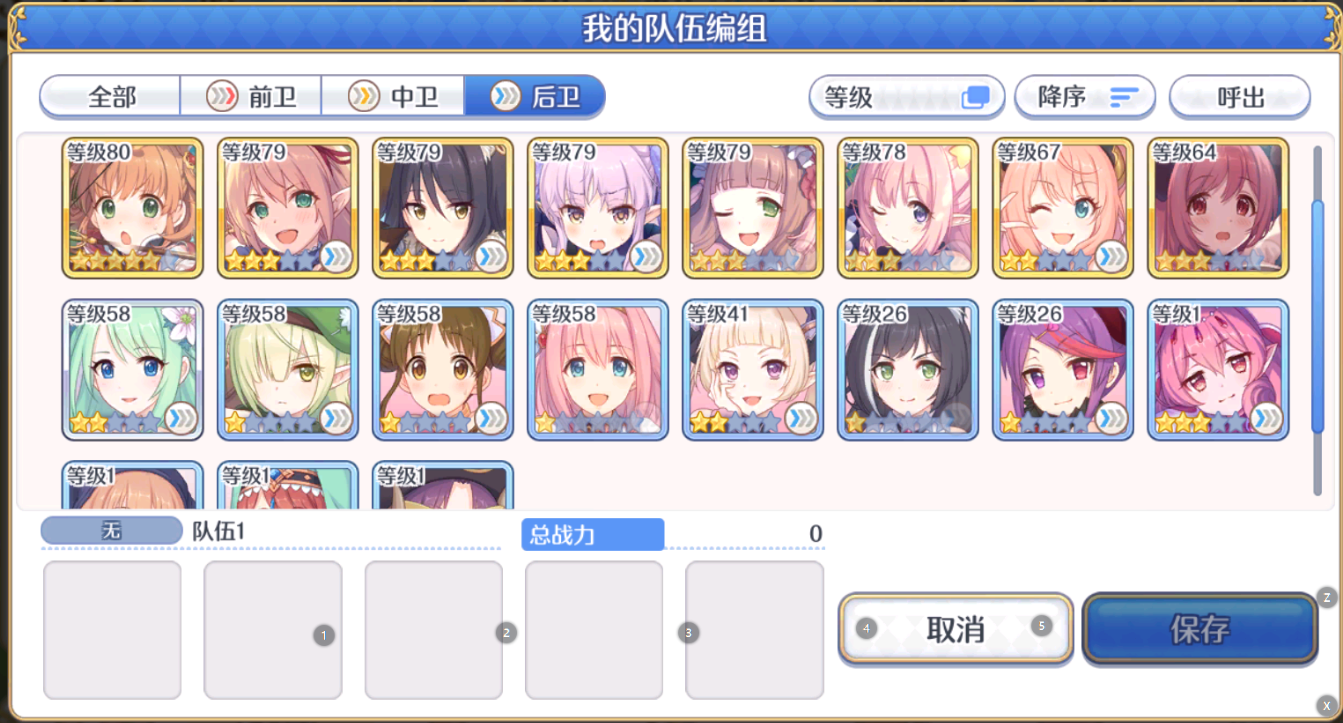Select the first empty team slot
This screenshot has height=723, width=1343.
click(112, 630)
